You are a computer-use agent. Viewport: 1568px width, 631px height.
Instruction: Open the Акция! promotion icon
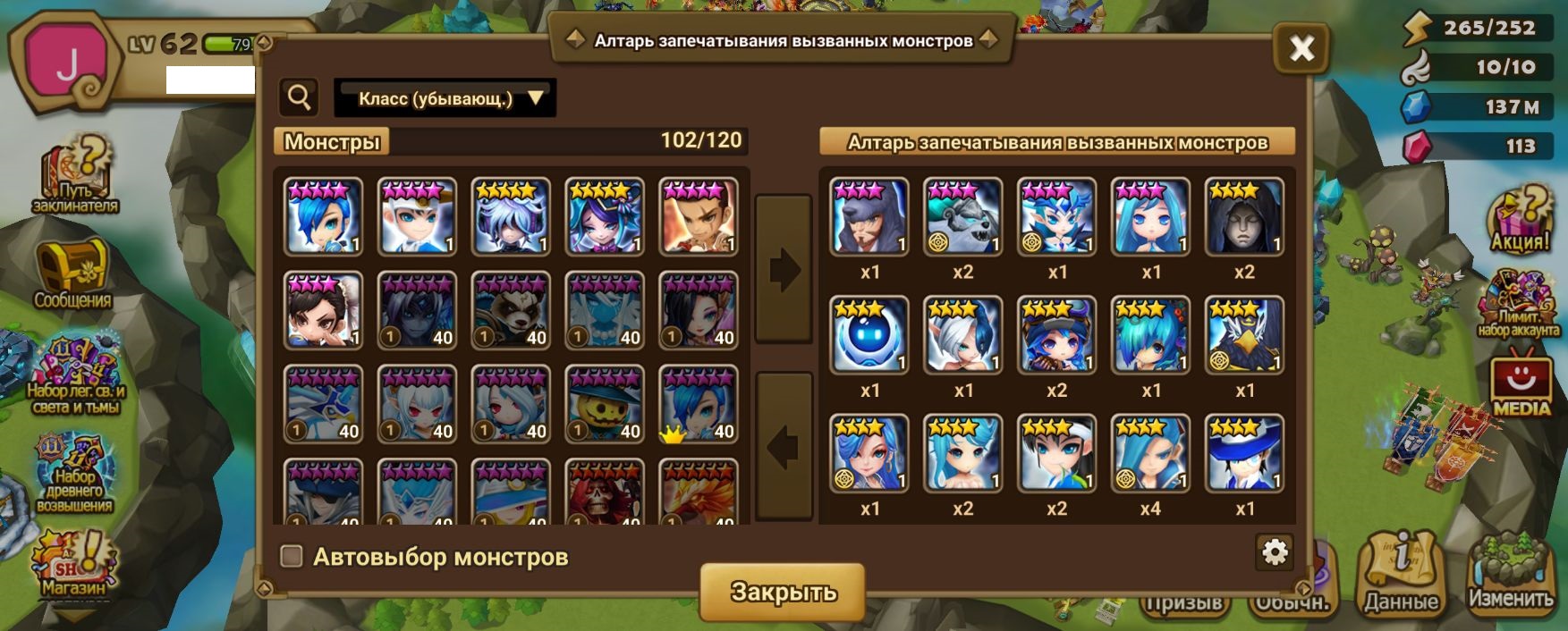(1520, 221)
